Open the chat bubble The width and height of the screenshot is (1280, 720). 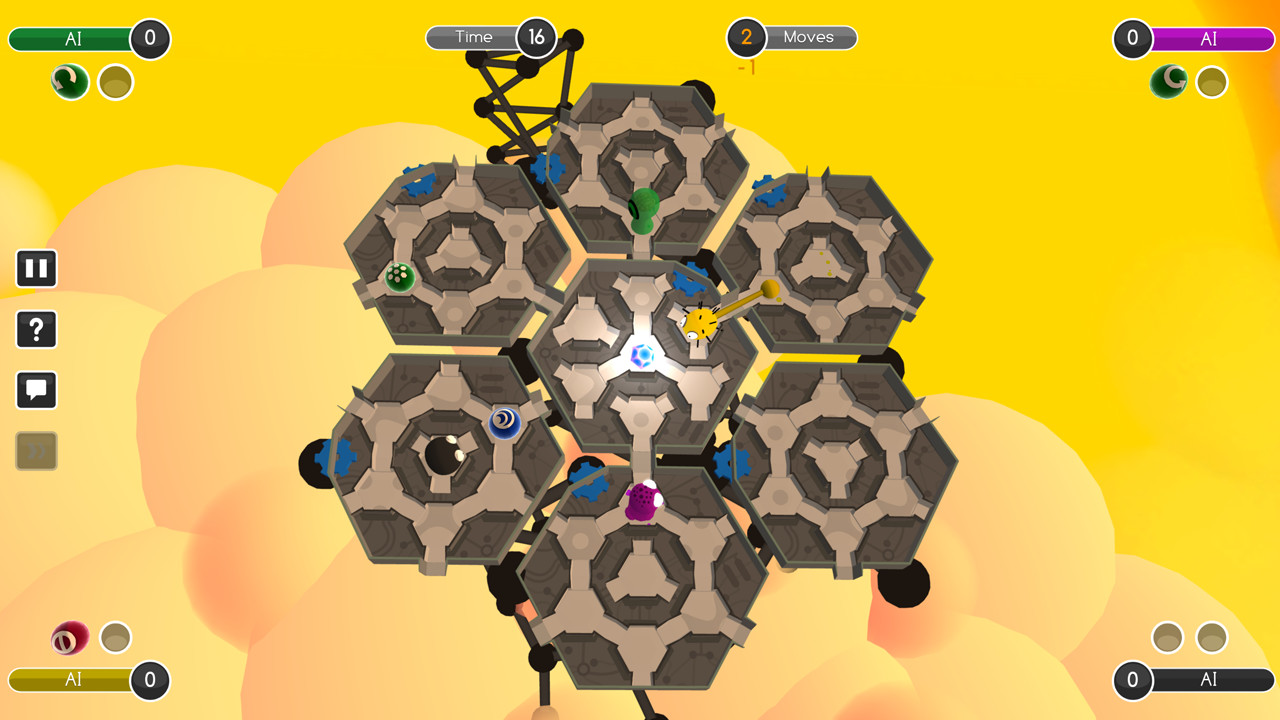(x=36, y=389)
